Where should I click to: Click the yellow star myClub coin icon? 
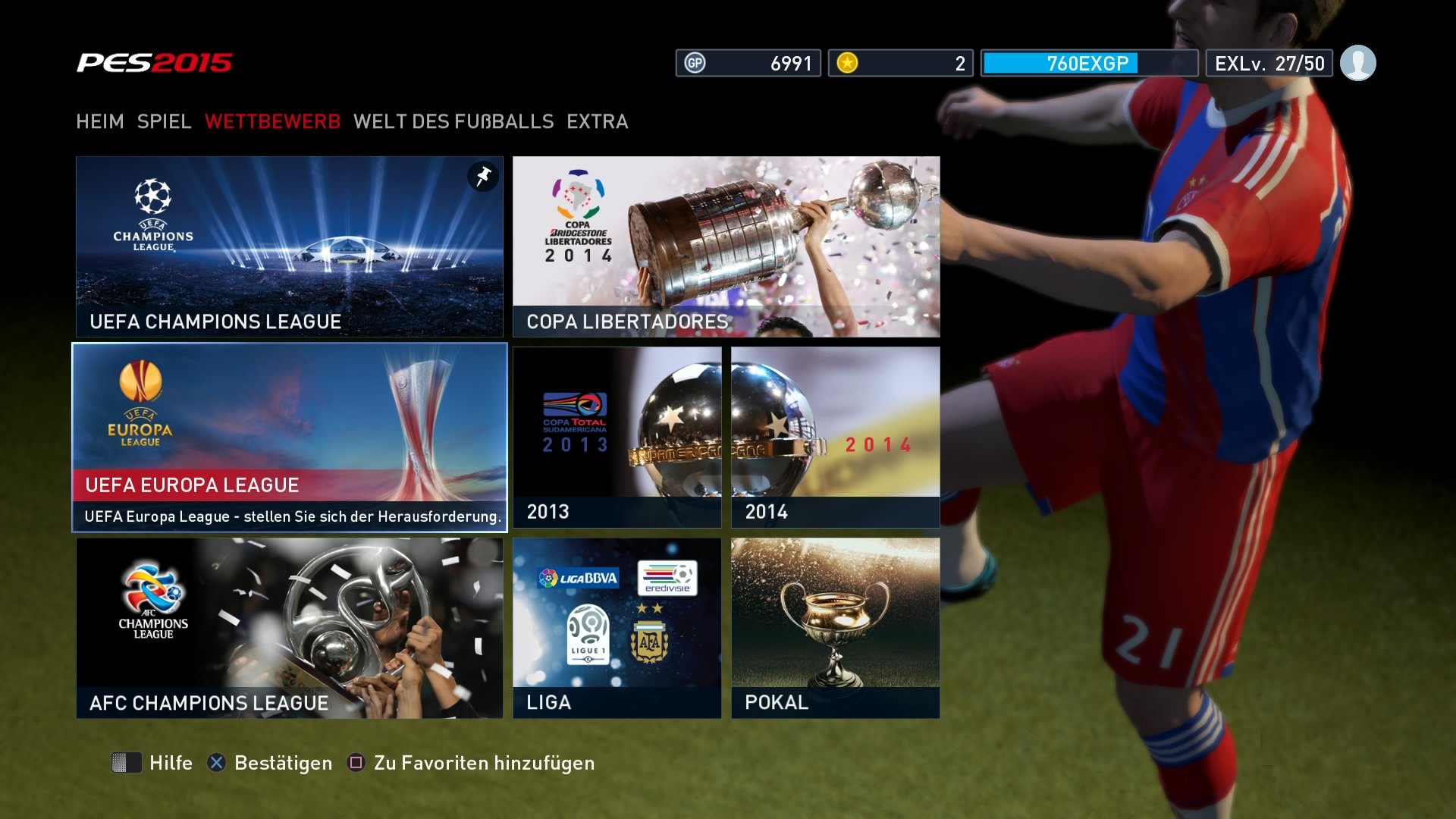pyautogui.click(x=847, y=64)
